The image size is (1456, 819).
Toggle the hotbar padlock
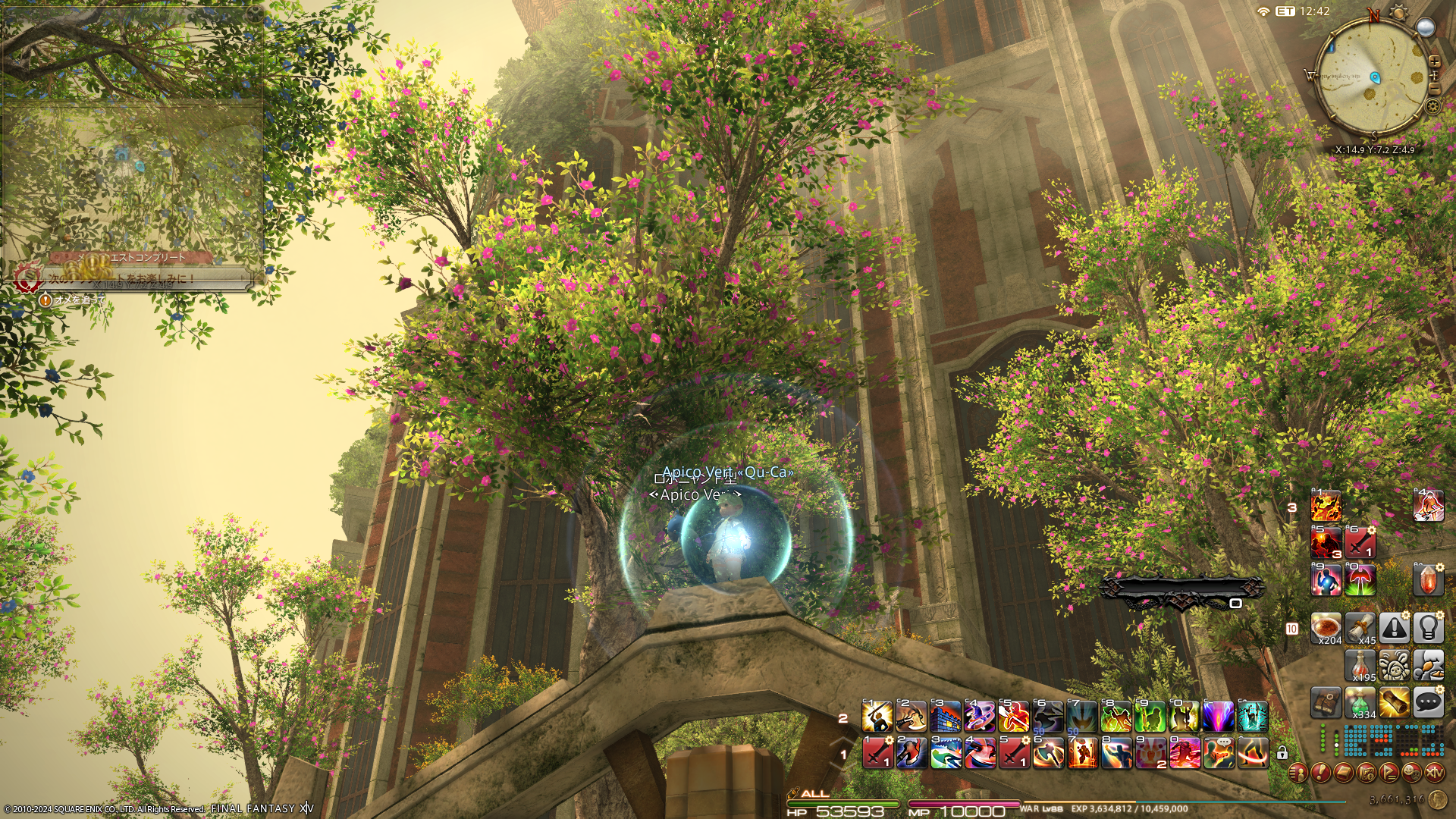click(x=1282, y=753)
